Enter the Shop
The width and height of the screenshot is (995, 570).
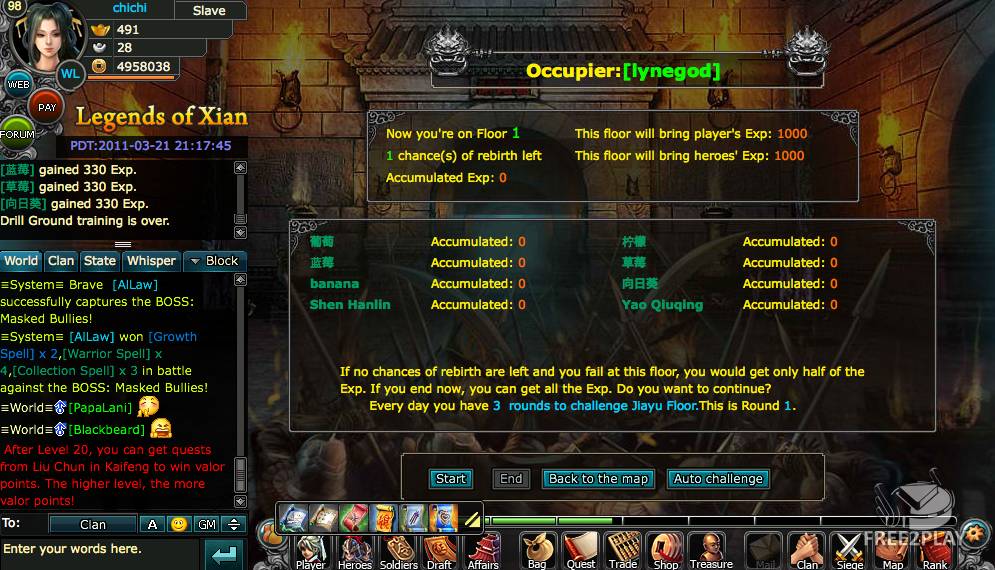click(666, 551)
